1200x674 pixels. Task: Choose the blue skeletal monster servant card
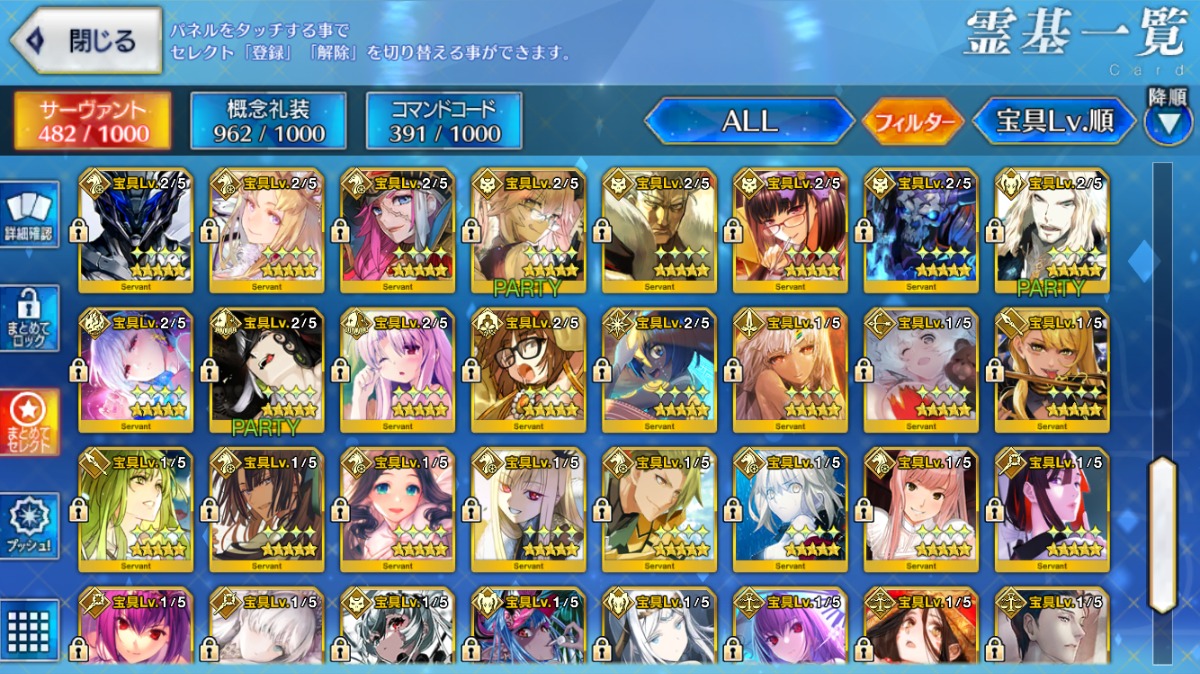click(x=921, y=230)
